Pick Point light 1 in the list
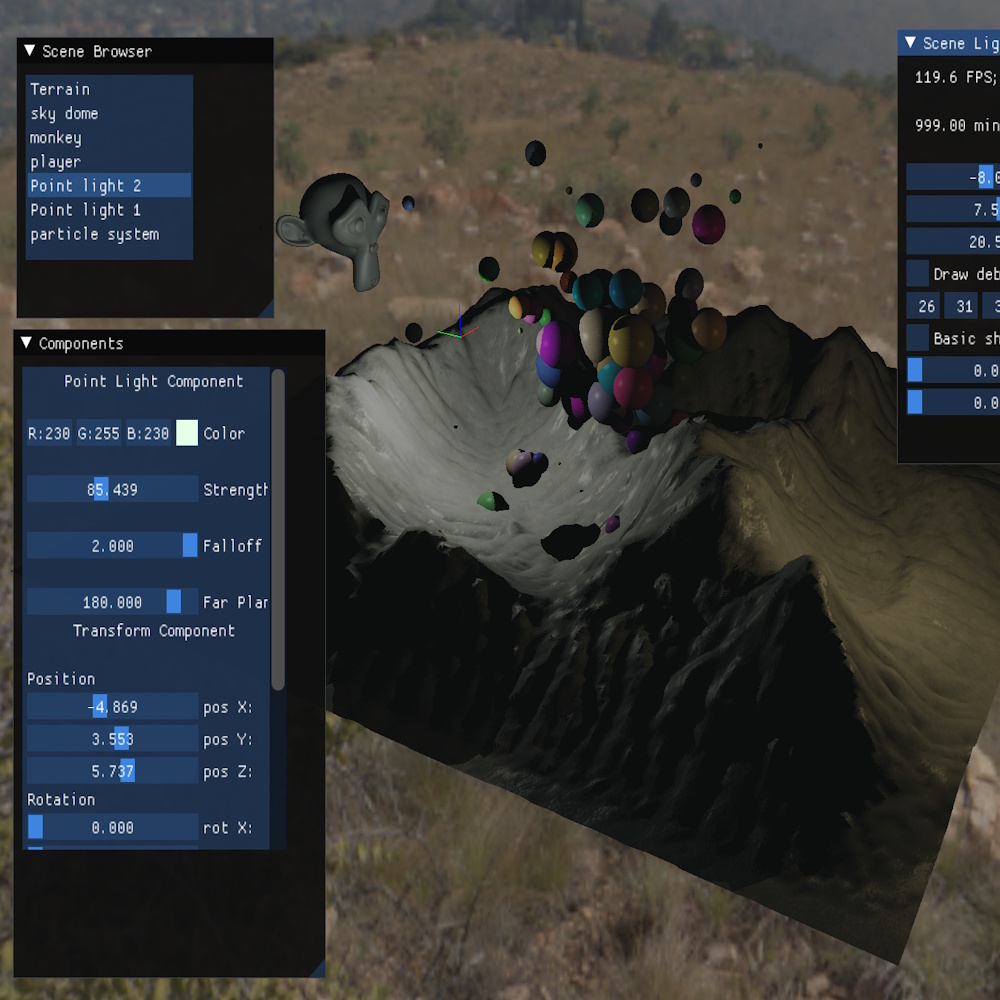Screen dimensions: 1000x1000 86,209
